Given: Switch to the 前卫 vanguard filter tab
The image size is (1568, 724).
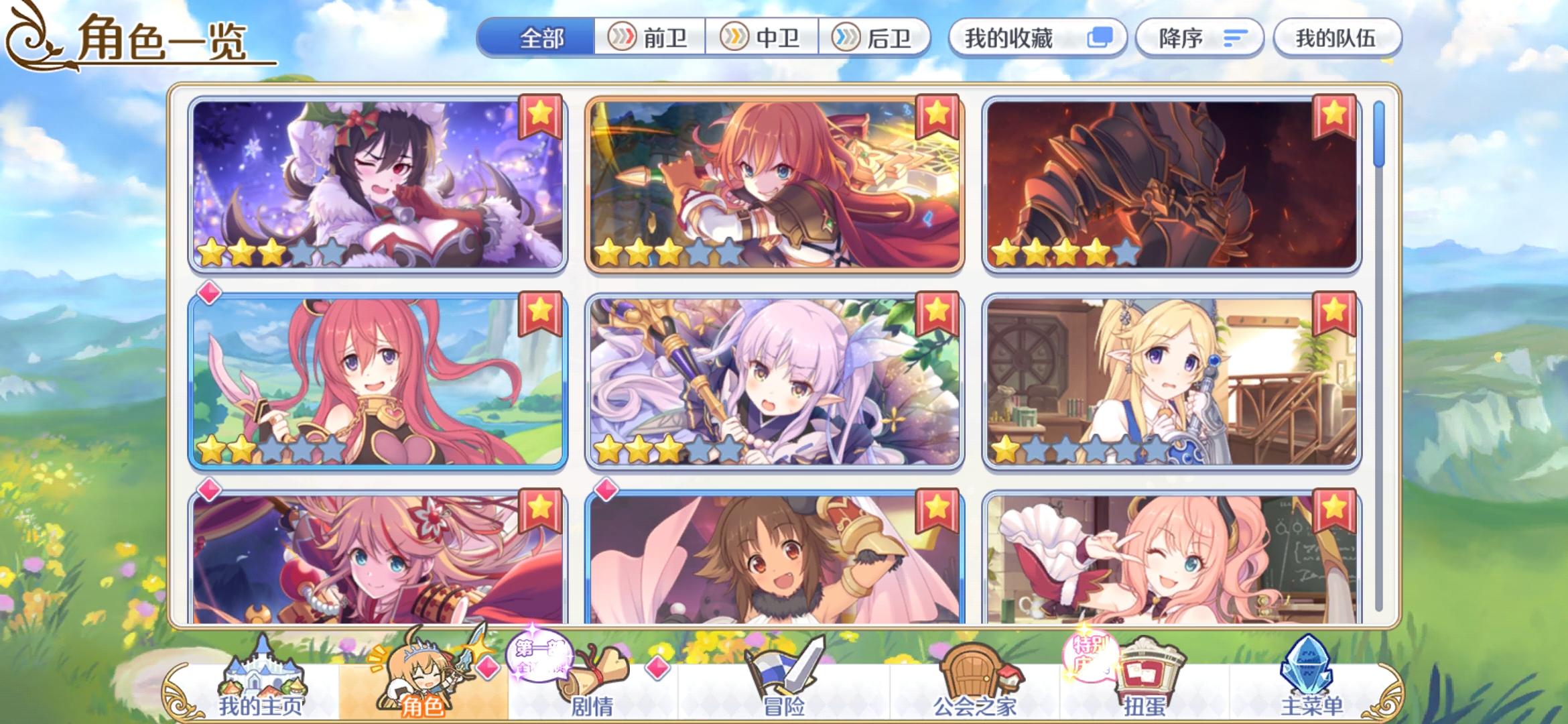Looking at the screenshot, I should [650, 38].
